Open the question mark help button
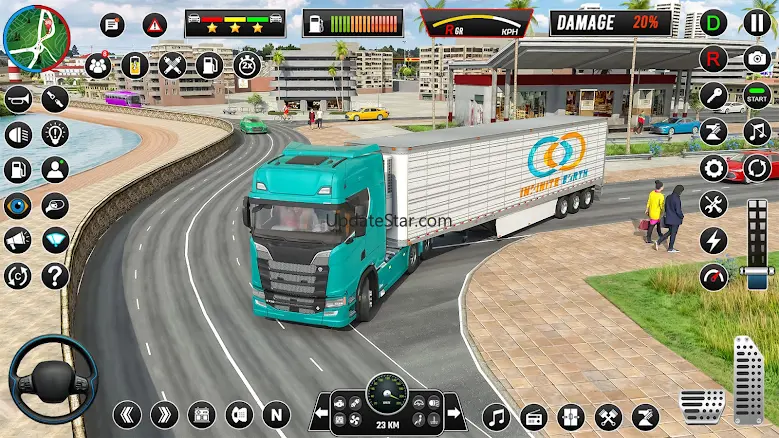779x438 pixels. click(x=55, y=275)
